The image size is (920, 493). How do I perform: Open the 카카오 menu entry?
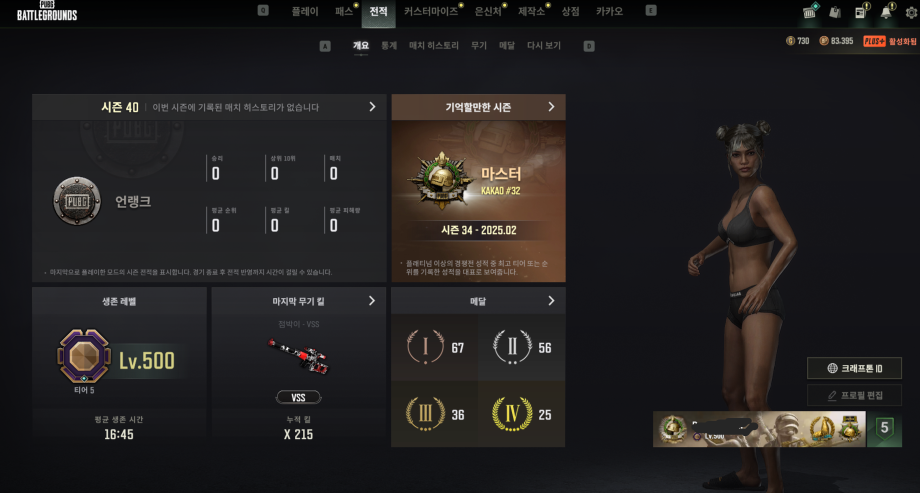(609, 11)
